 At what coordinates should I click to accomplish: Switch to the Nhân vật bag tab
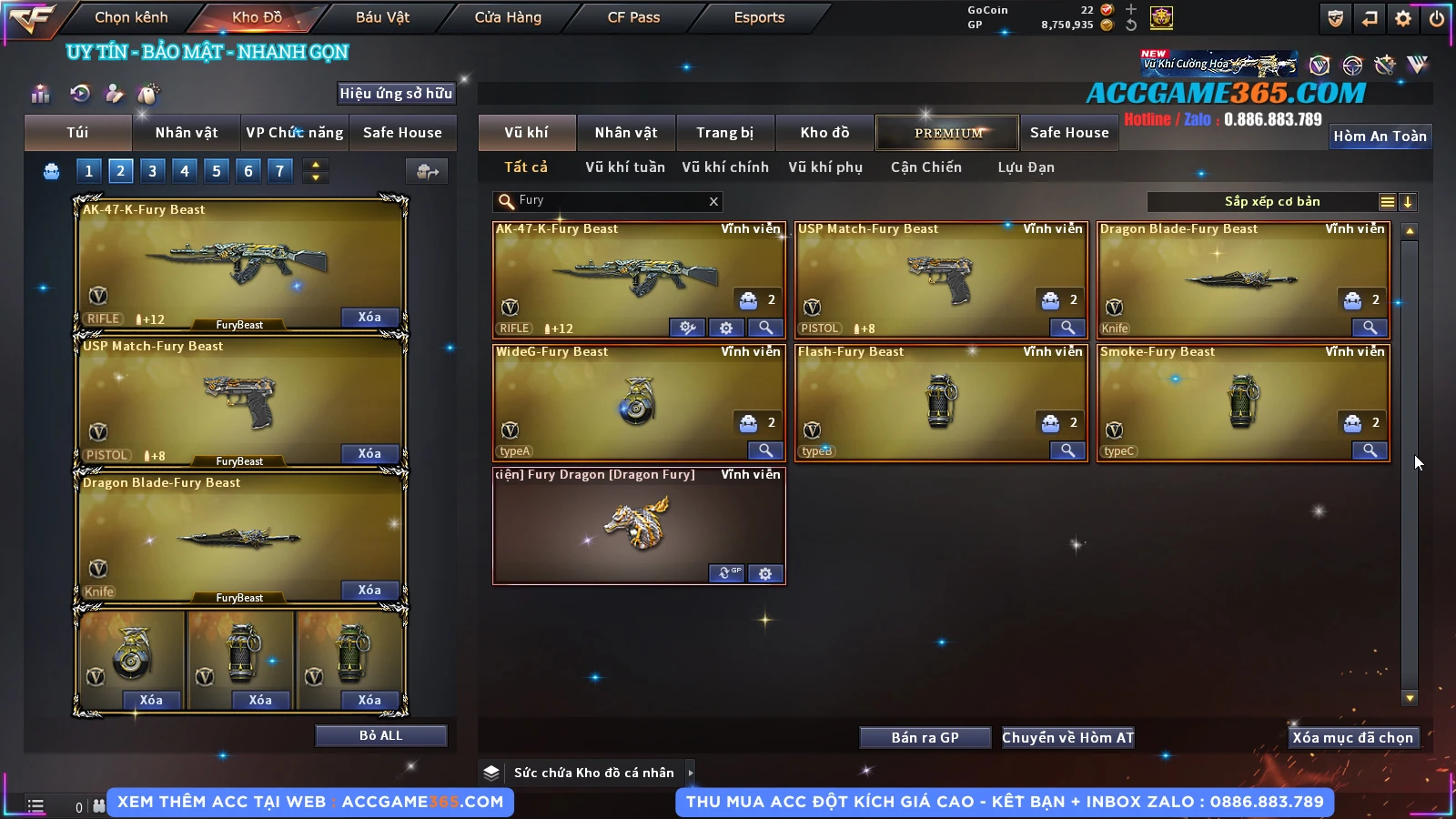(187, 133)
